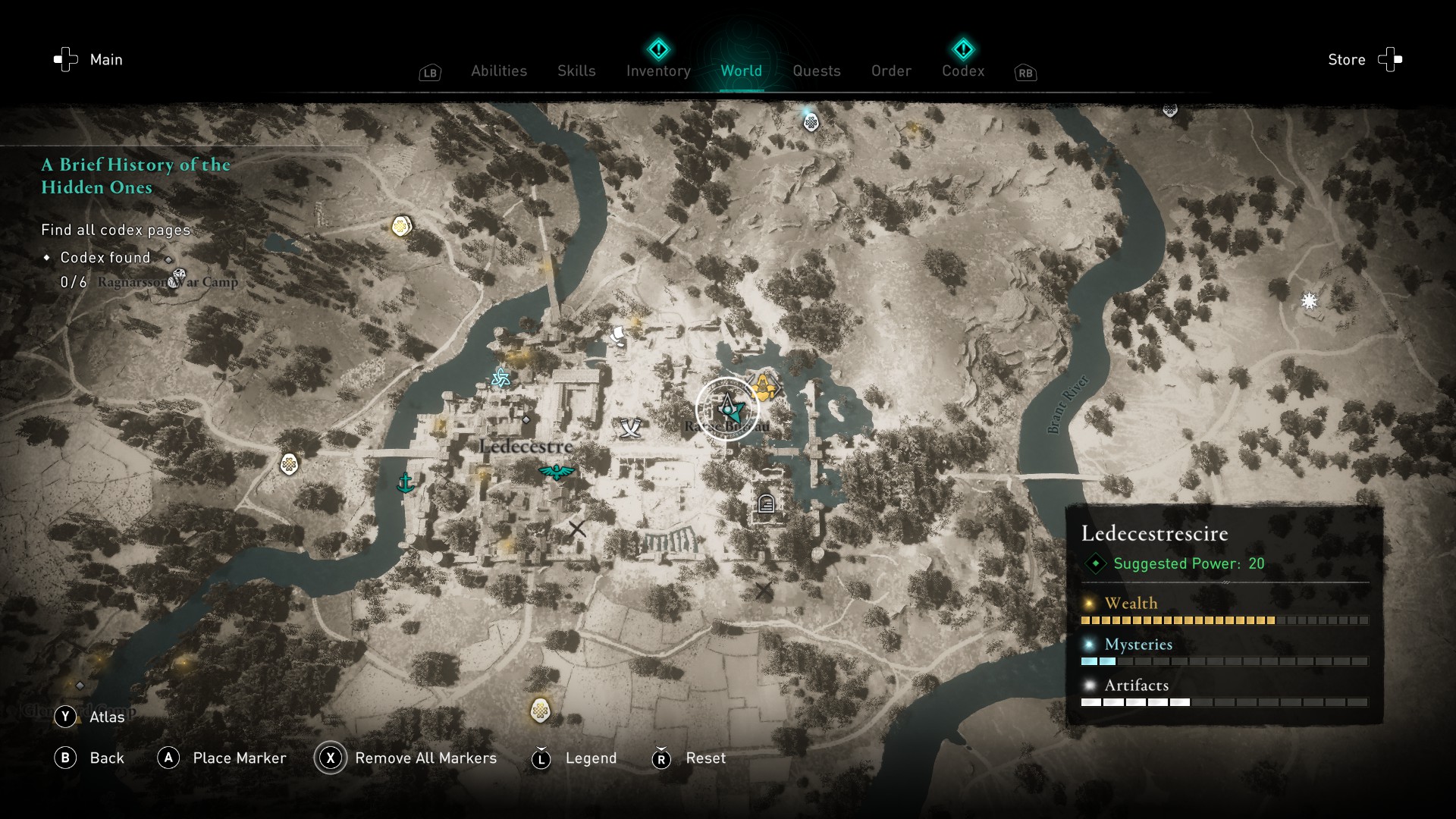Open the Codex diamond icon in the top bar
Screen dimensions: 1456x819
pos(963,49)
